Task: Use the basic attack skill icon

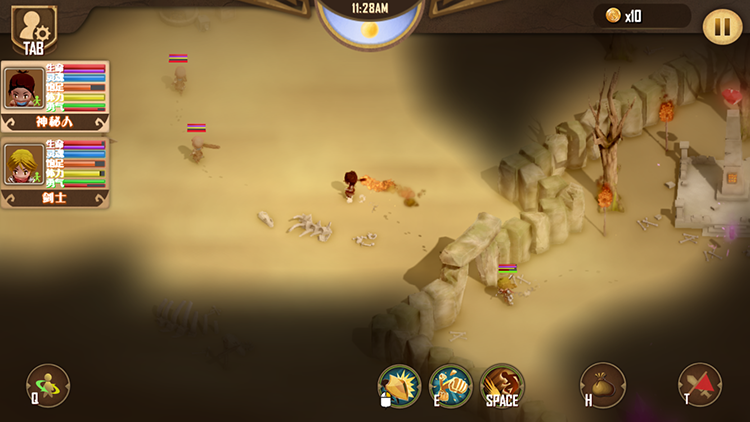Action: click(x=399, y=385)
